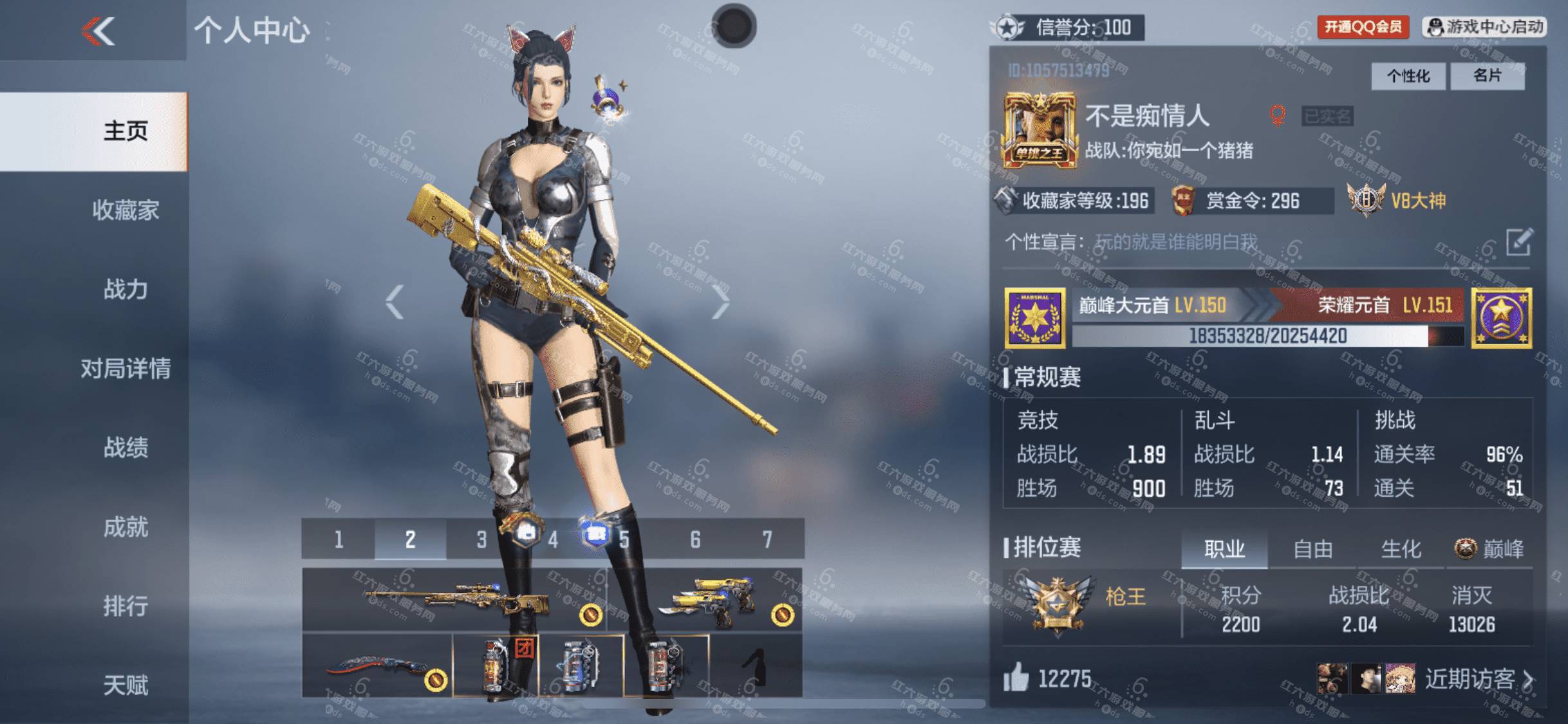Open the 成就 achievements page

(x=126, y=527)
